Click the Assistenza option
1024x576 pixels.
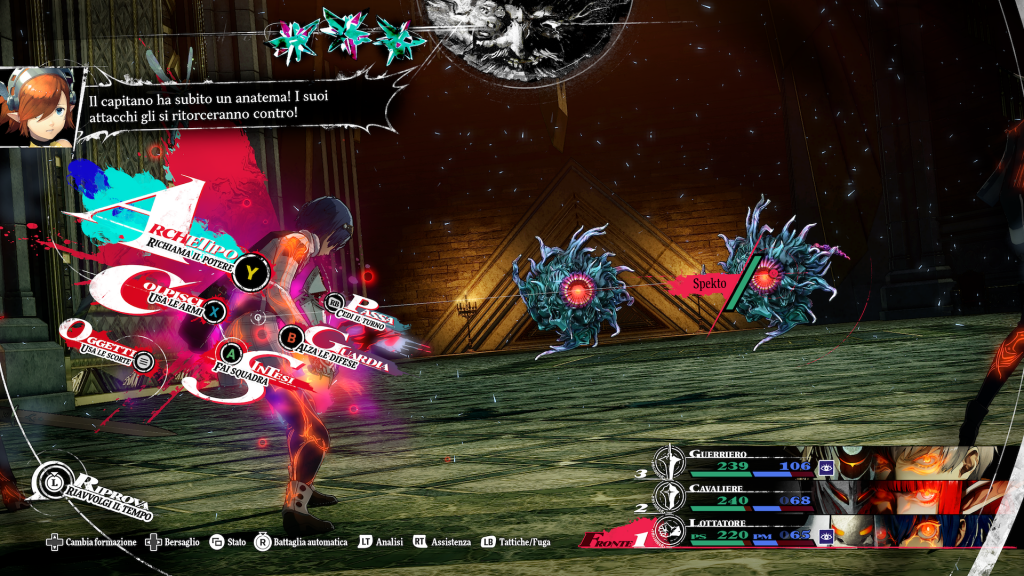tap(441, 542)
